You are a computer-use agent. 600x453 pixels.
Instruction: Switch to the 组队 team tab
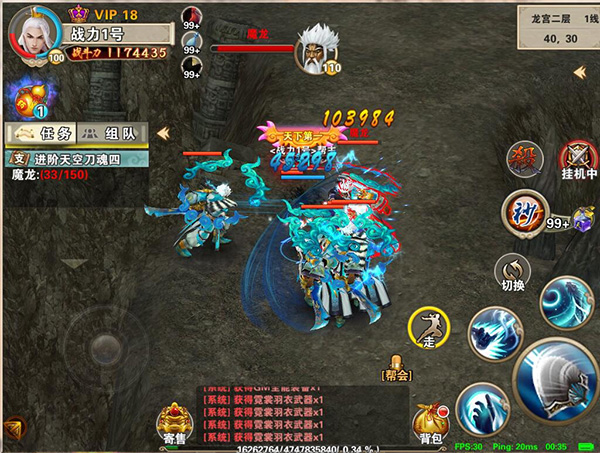[111, 133]
